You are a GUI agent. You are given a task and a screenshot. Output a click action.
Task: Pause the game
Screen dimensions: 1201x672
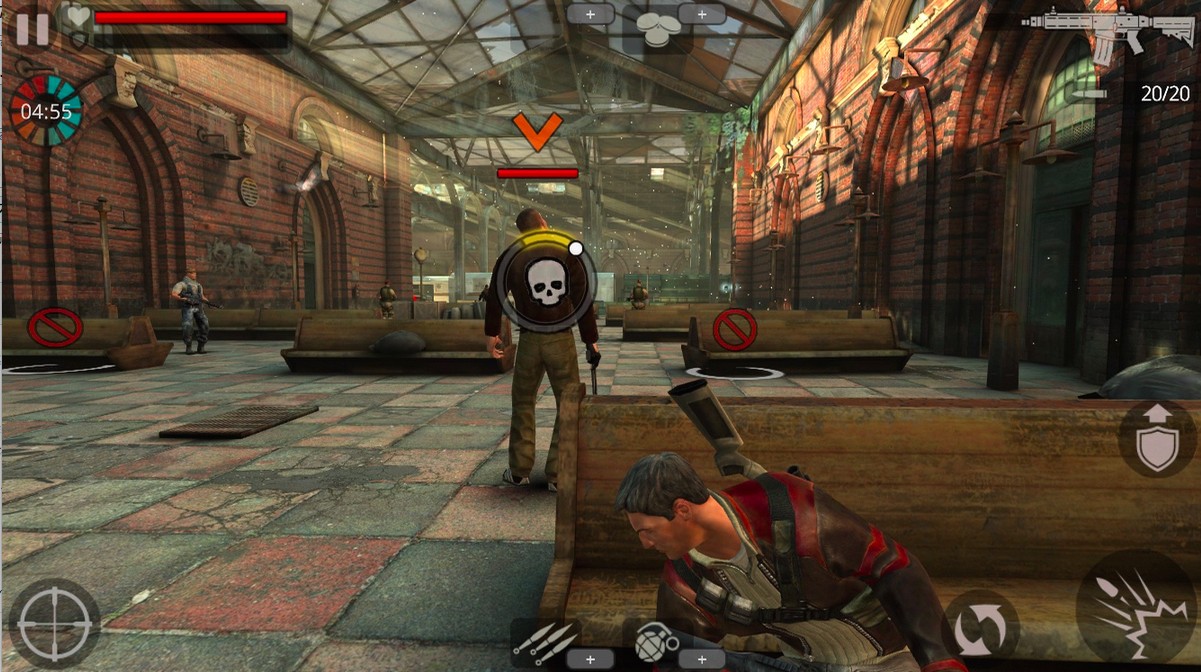(x=31, y=29)
